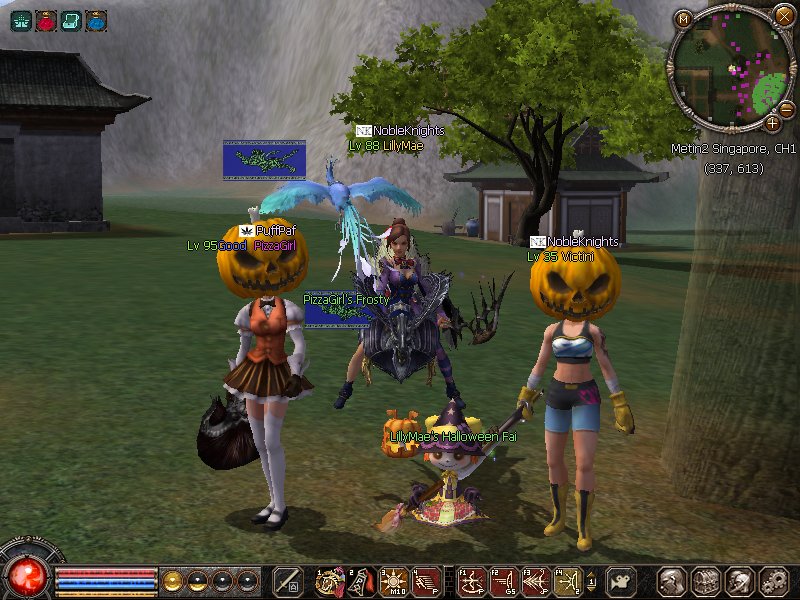Activate the sun burst skill in slot 3

(391, 581)
